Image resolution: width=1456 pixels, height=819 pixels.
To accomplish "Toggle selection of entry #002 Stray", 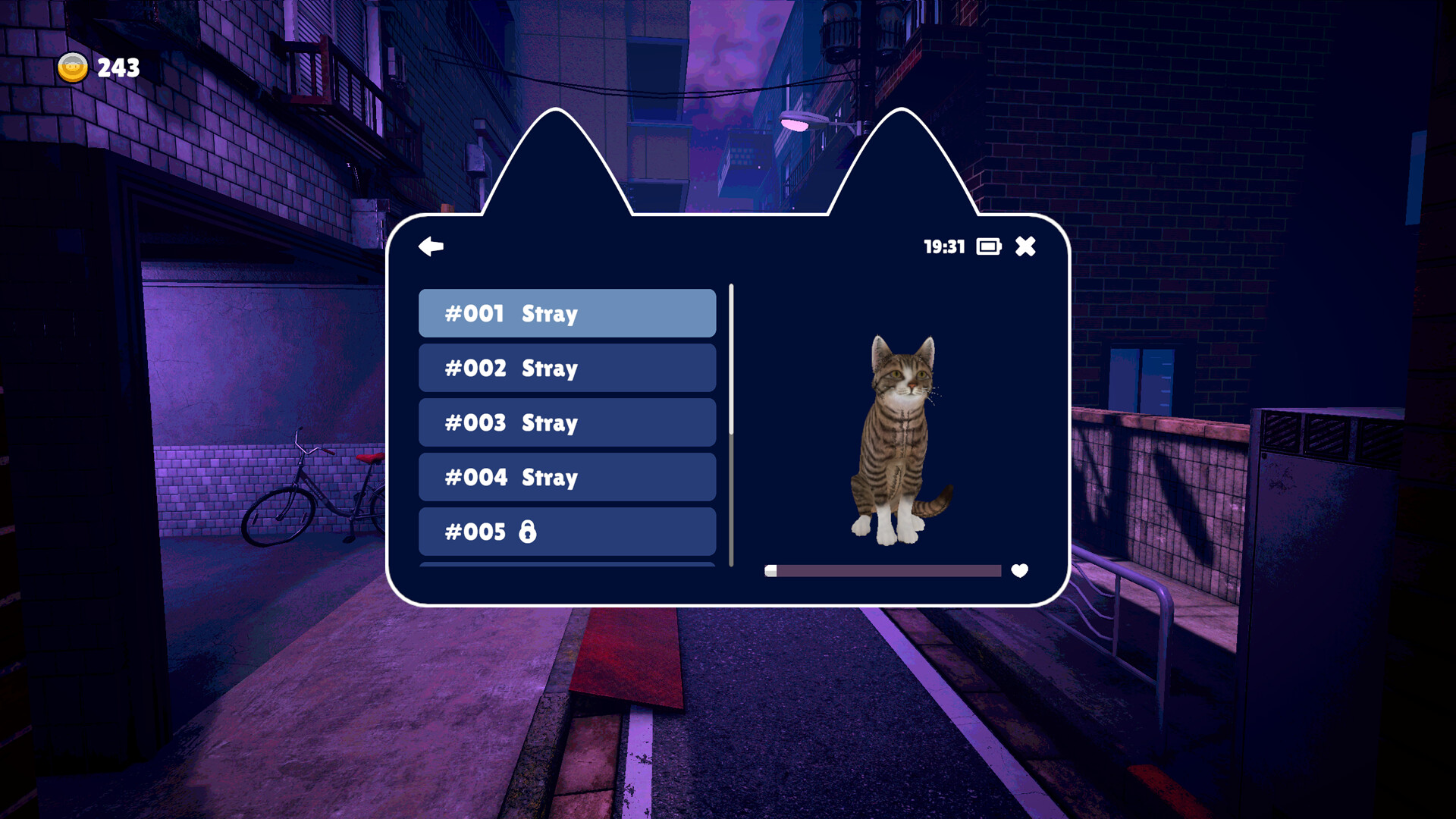I will point(567,368).
